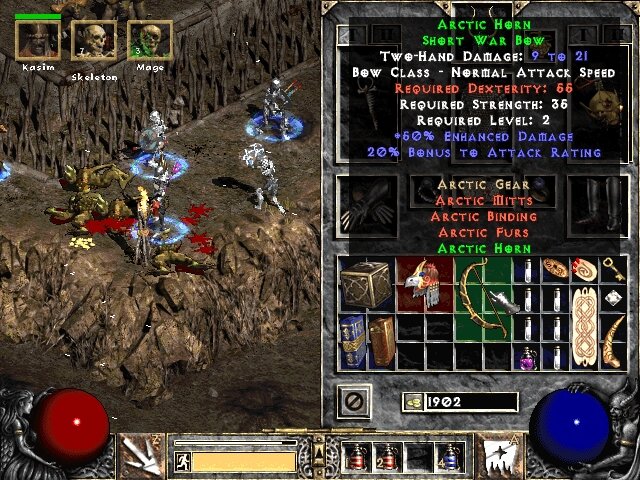The height and width of the screenshot is (480, 640).
Task: Close the inventory panel
Action: 352,402
